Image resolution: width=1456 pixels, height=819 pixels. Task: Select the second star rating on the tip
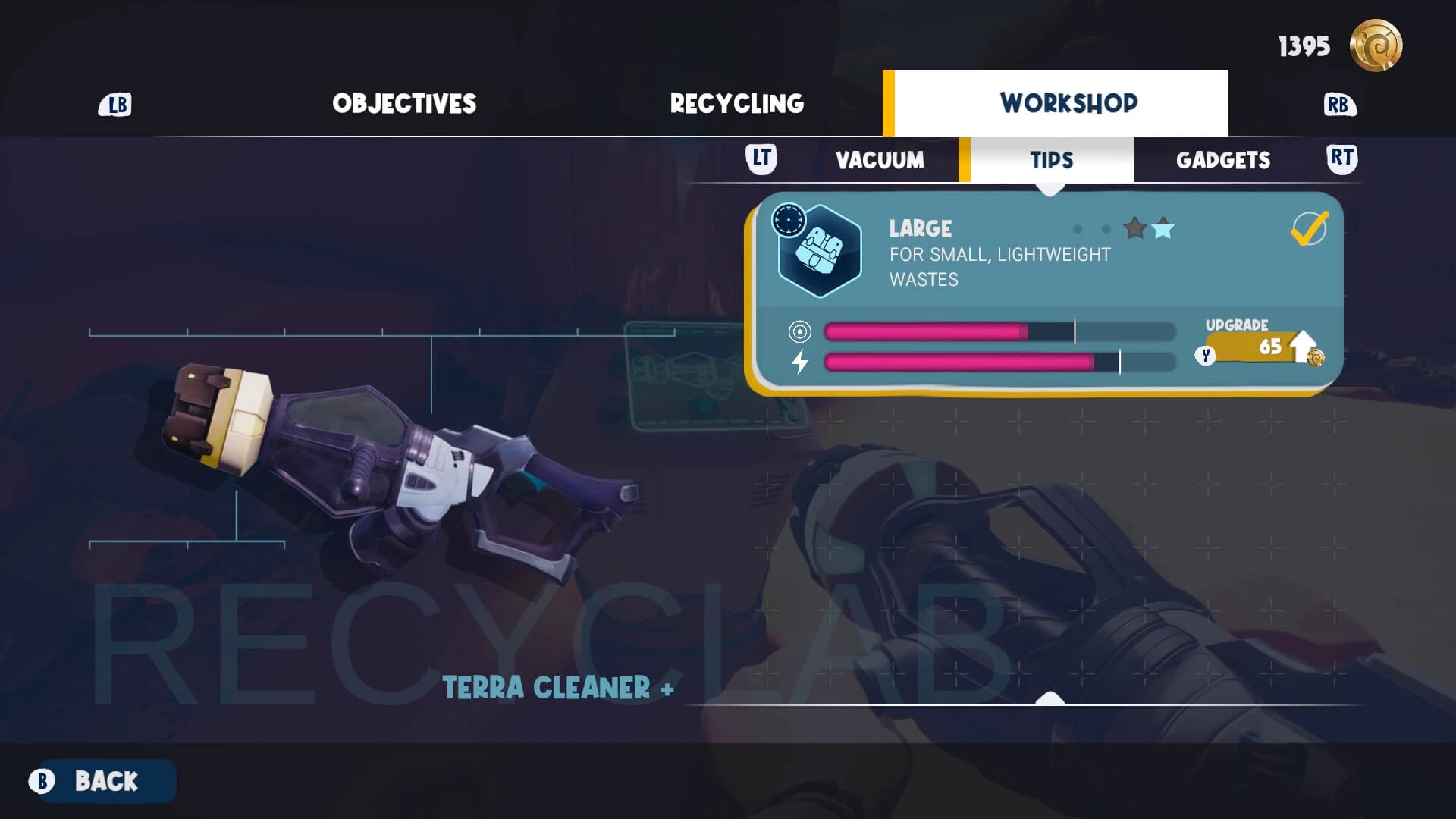[x=1163, y=229]
